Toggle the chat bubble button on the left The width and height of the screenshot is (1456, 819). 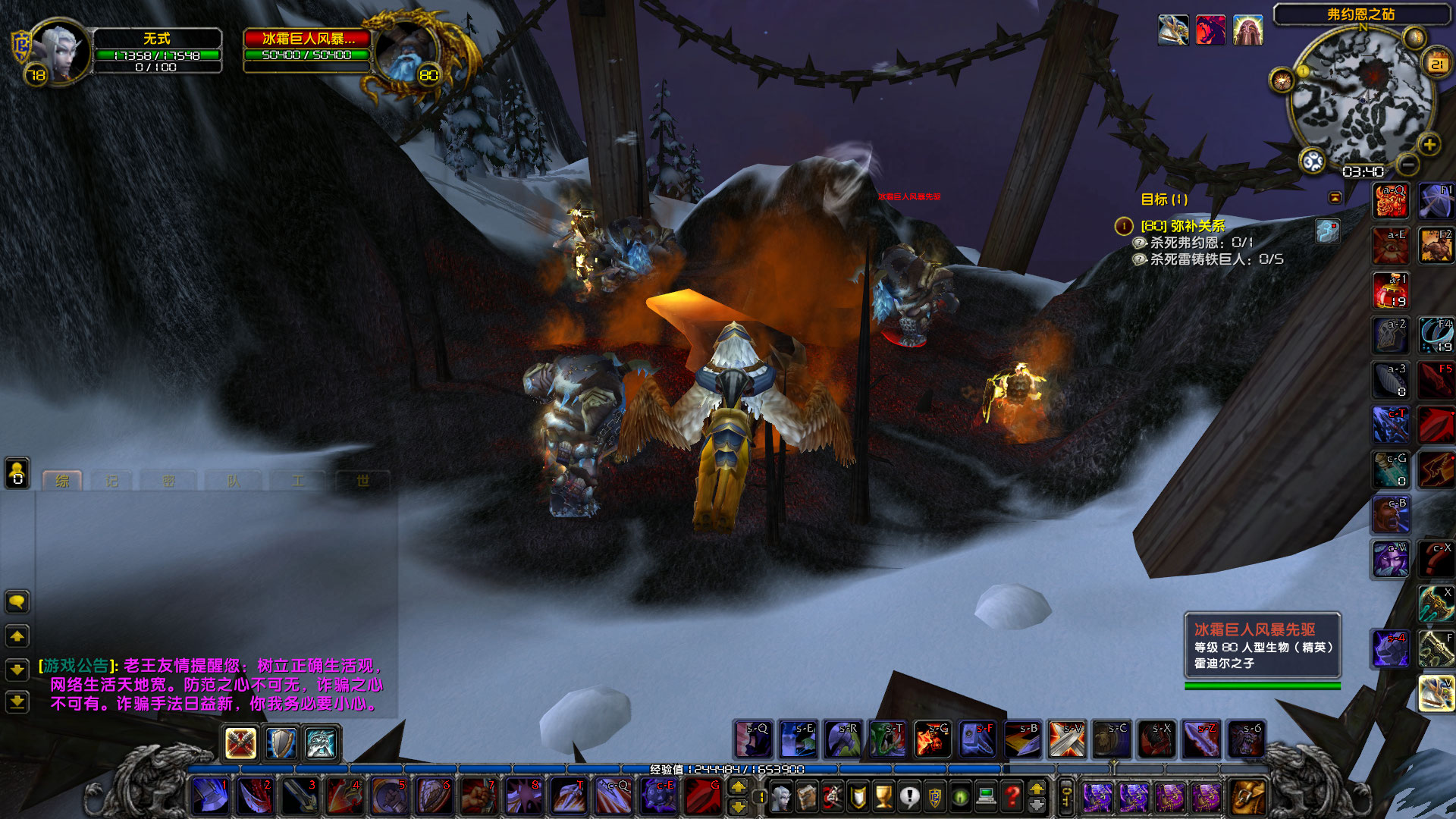(17, 601)
